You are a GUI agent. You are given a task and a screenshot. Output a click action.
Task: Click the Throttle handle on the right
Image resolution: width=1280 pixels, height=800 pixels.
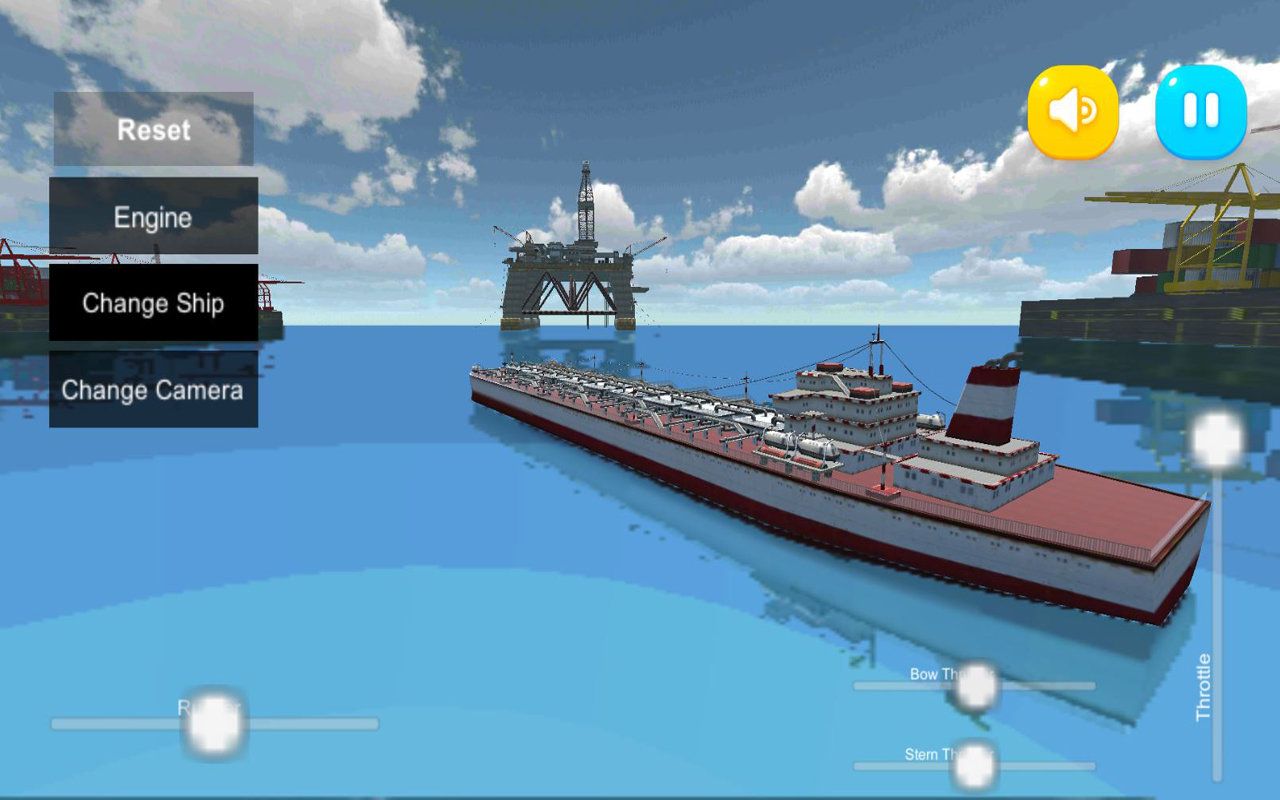(x=1216, y=438)
